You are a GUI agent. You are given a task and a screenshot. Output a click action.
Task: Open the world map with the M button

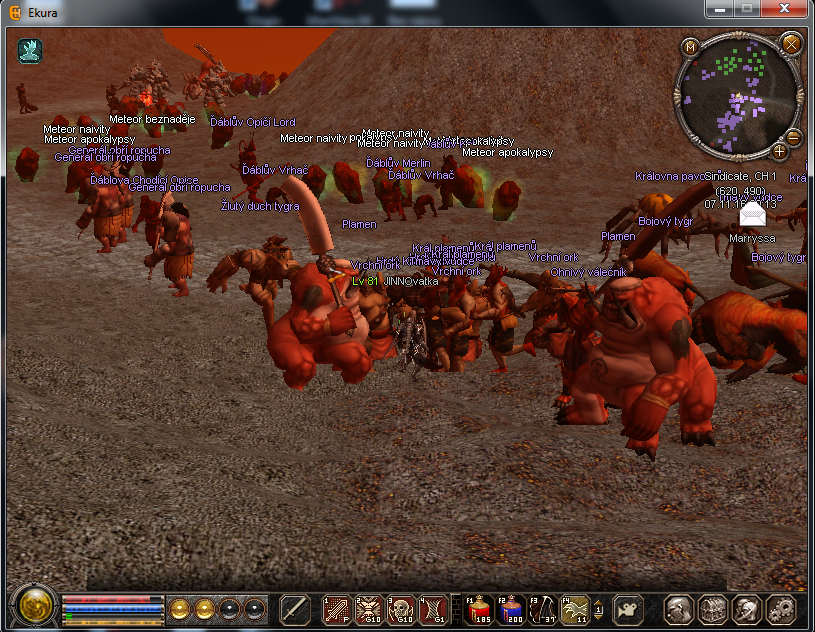(690, 46)
